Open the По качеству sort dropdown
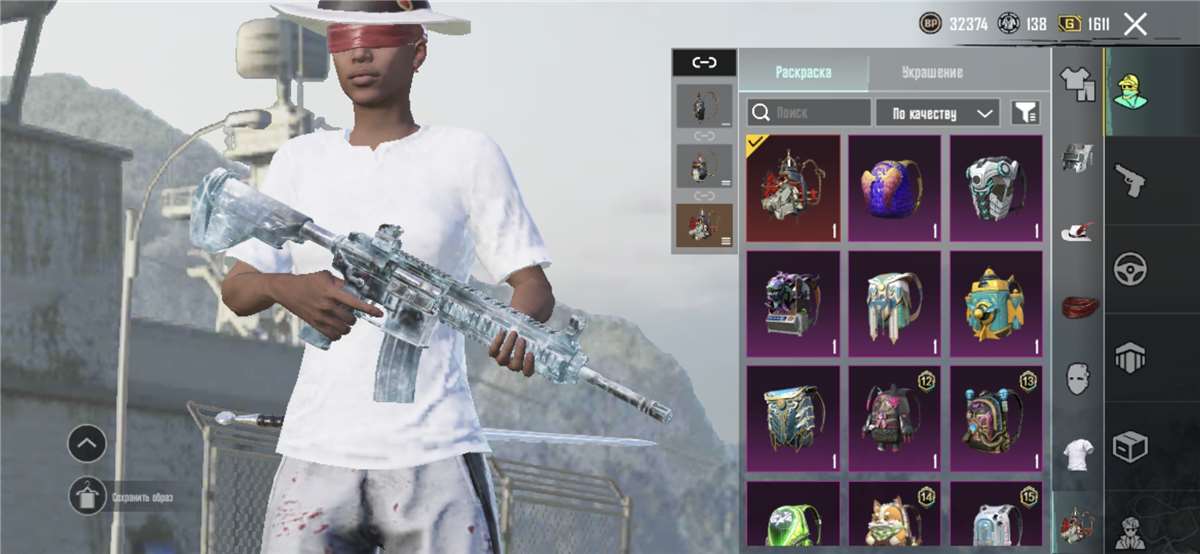 (x=937, y=112)
